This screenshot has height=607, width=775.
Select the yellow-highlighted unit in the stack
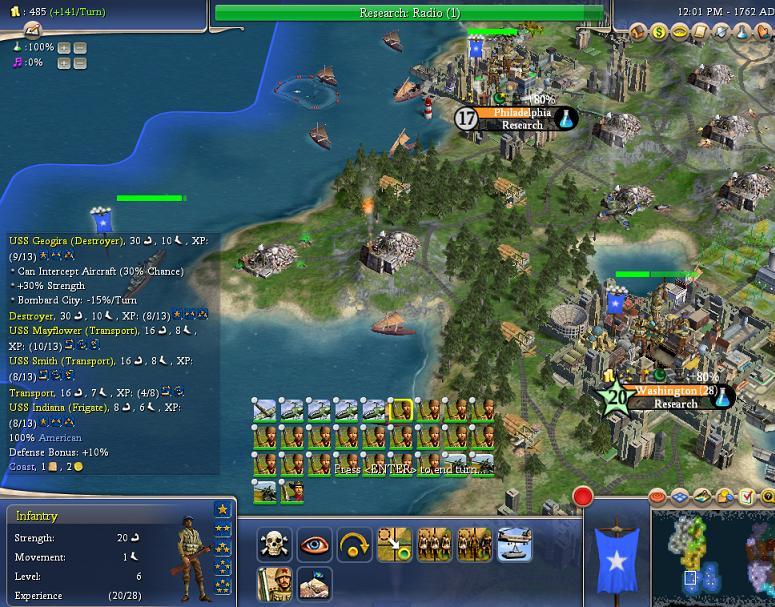point(400,410)
